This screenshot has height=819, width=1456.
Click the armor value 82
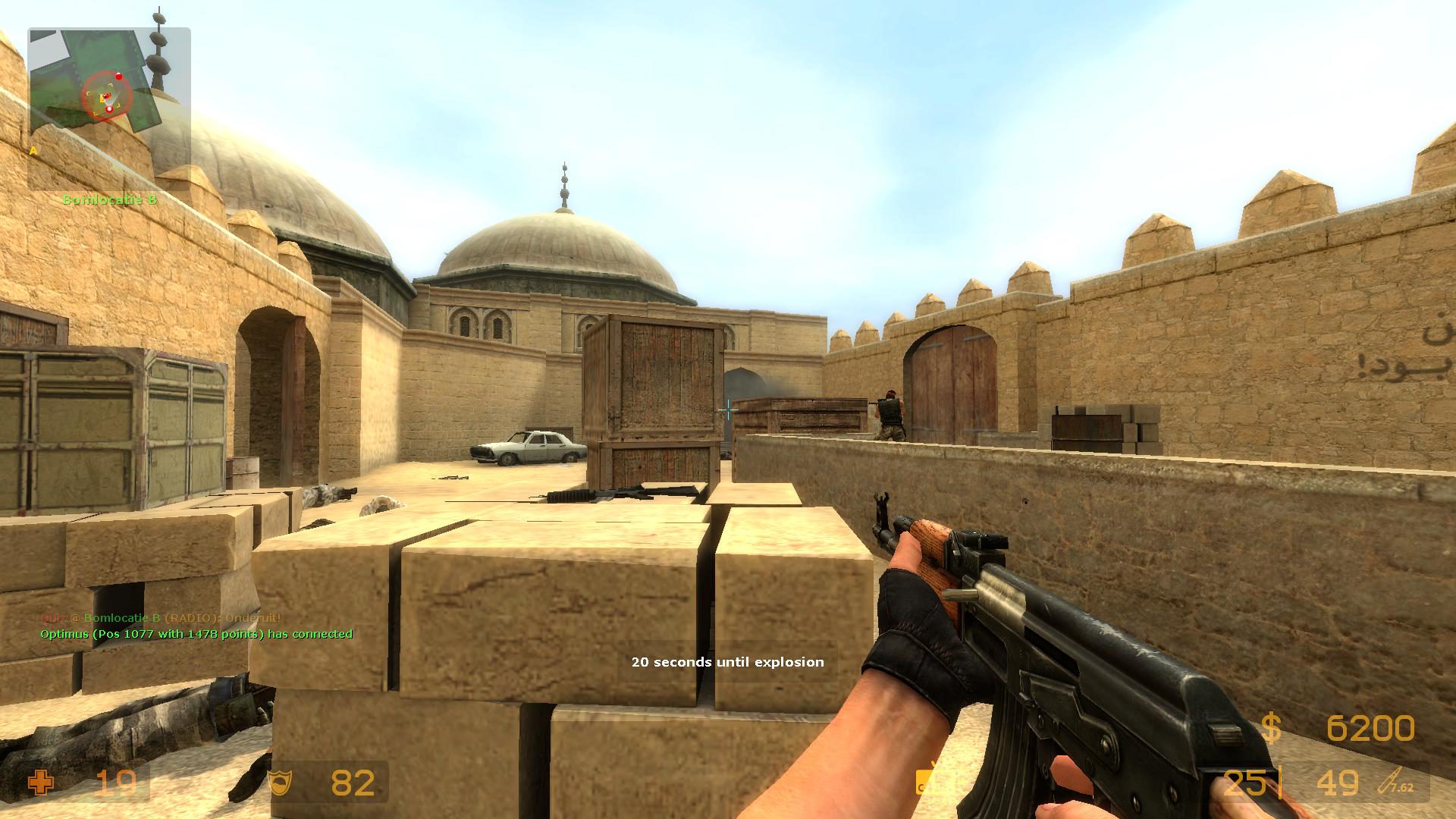[351, 782]
